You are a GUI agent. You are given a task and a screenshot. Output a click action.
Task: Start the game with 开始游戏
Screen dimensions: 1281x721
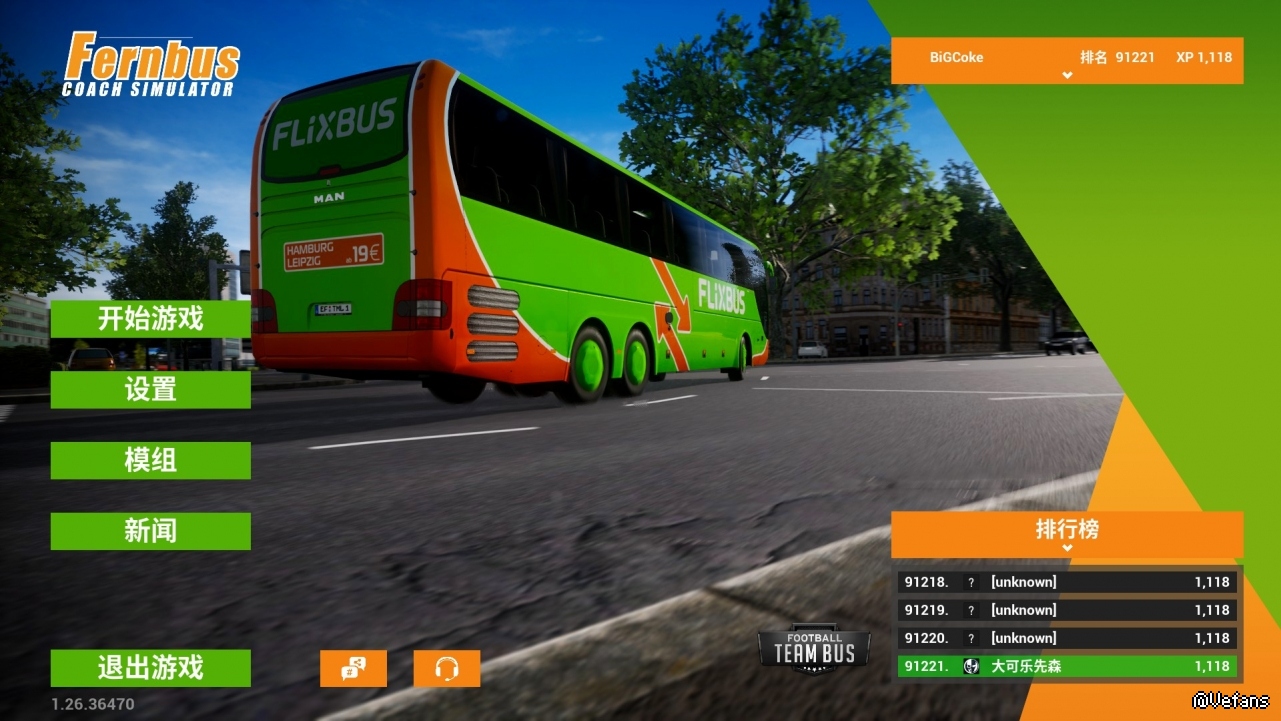[150, 319]
